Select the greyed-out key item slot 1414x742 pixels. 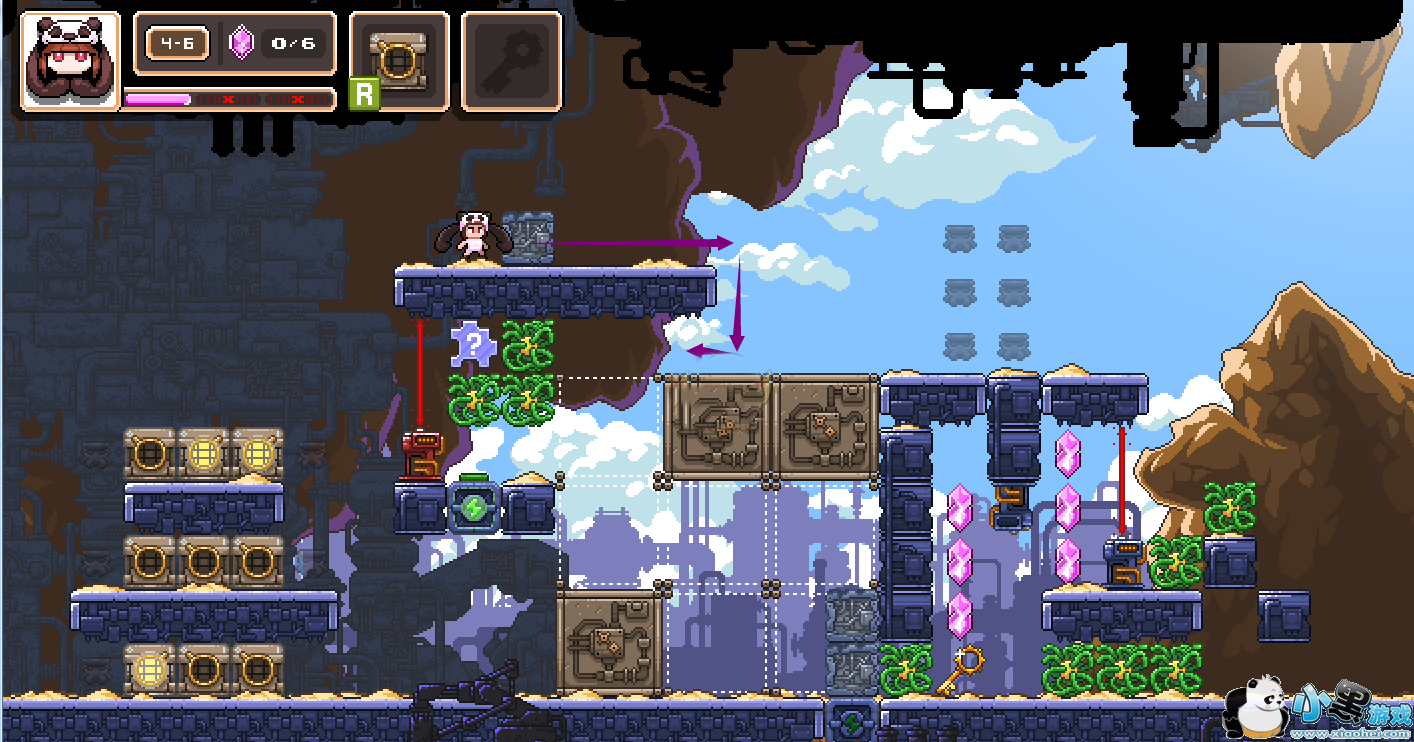click(511, 60)
